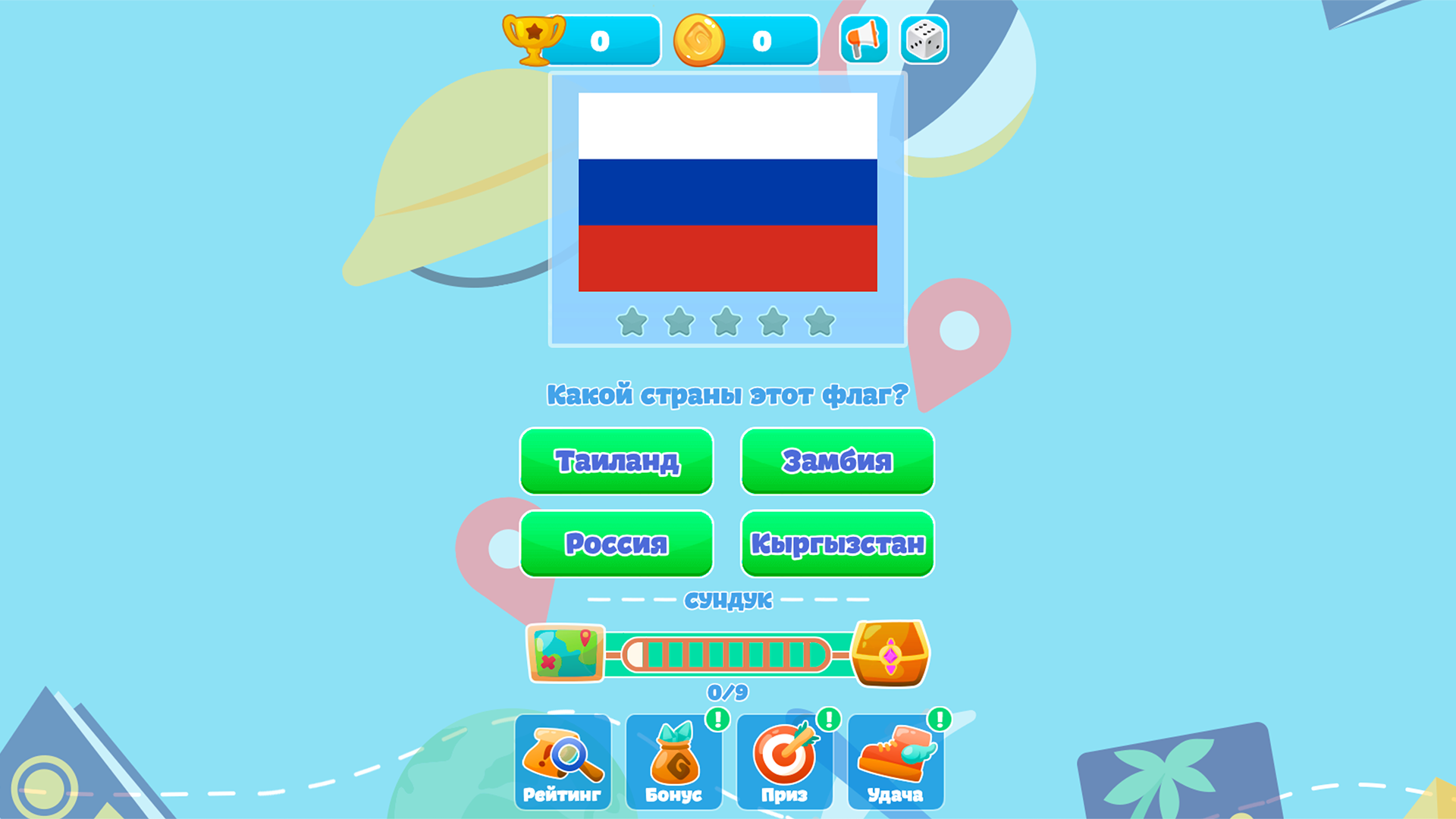Image resolution: width=1456 pixels, height=819 pixels.
Task: Answer with Таиланд
Action: pyautogui.click(x=617, y=461)
